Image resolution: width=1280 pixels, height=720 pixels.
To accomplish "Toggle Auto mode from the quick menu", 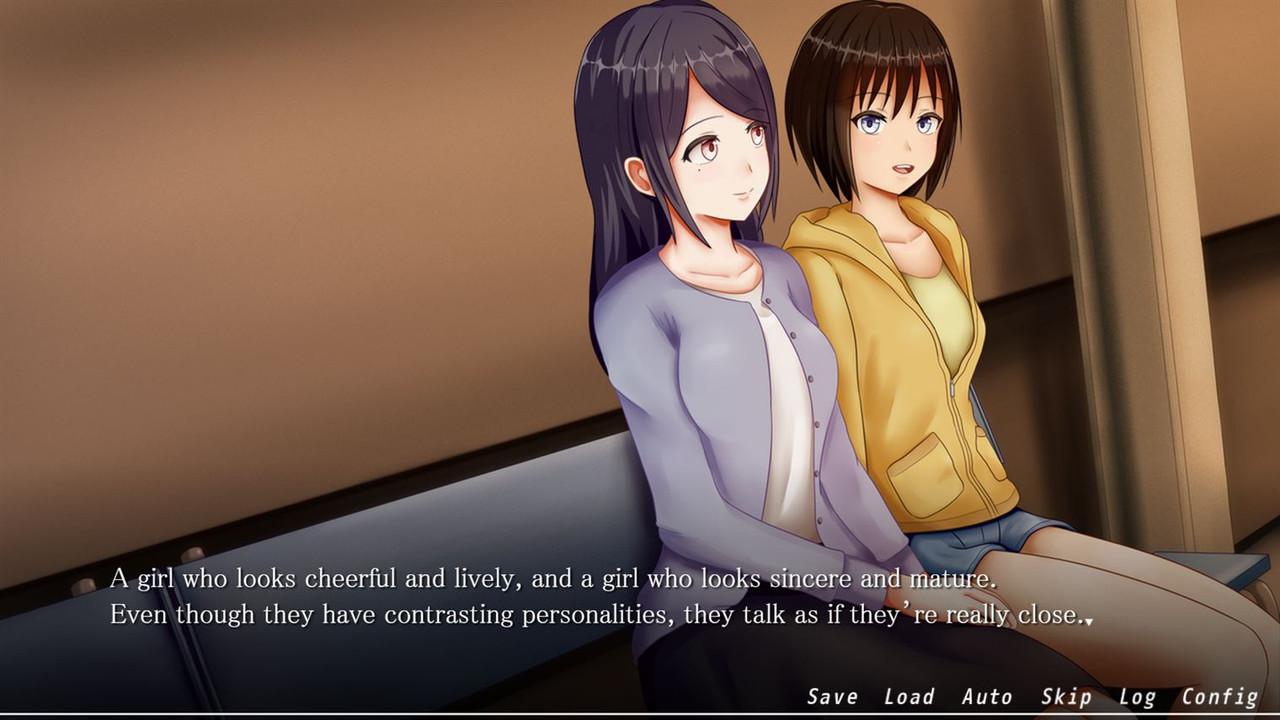I will tap(989, 696).
